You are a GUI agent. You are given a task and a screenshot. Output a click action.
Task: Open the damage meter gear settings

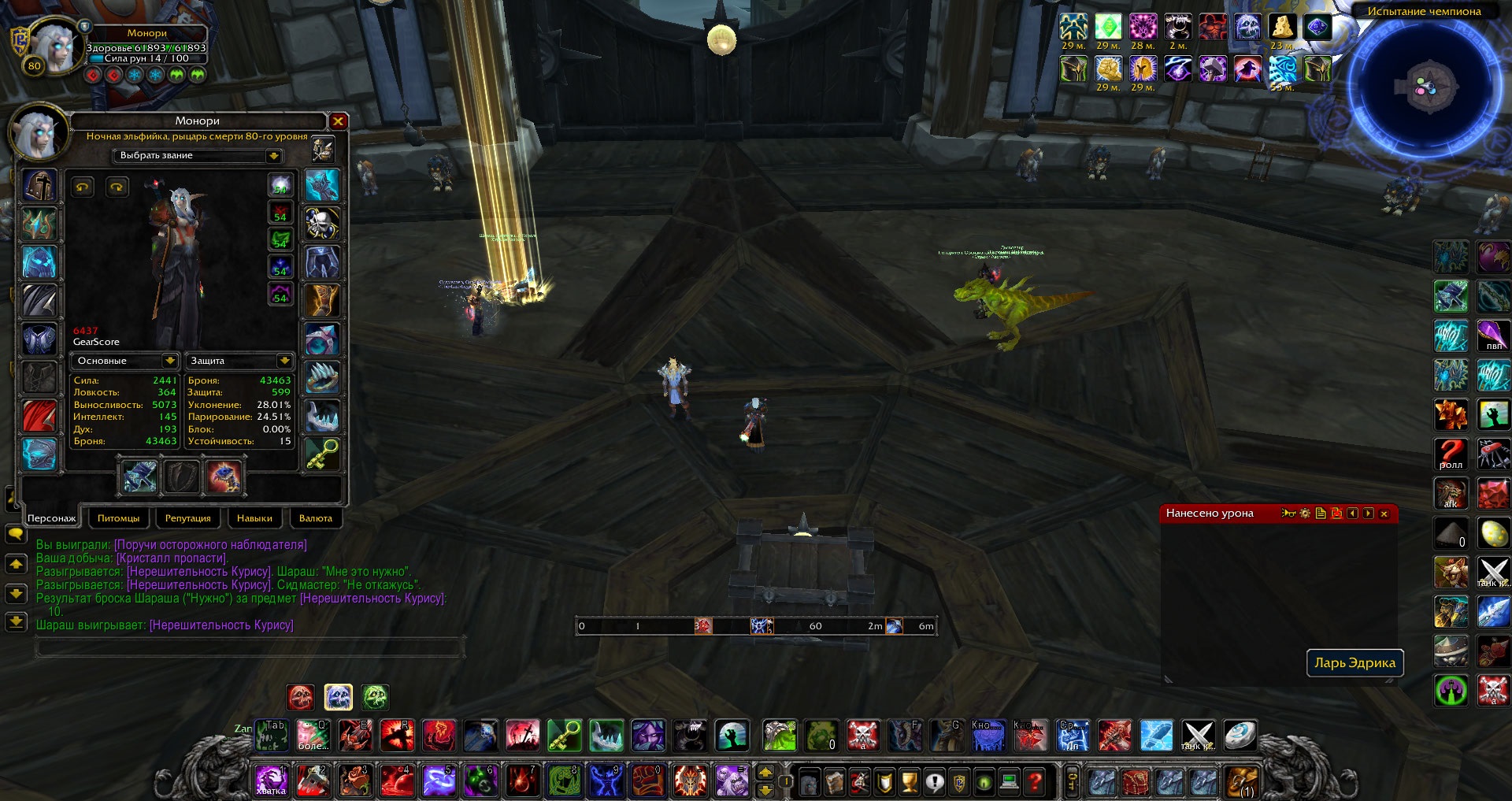[1305, 514]
